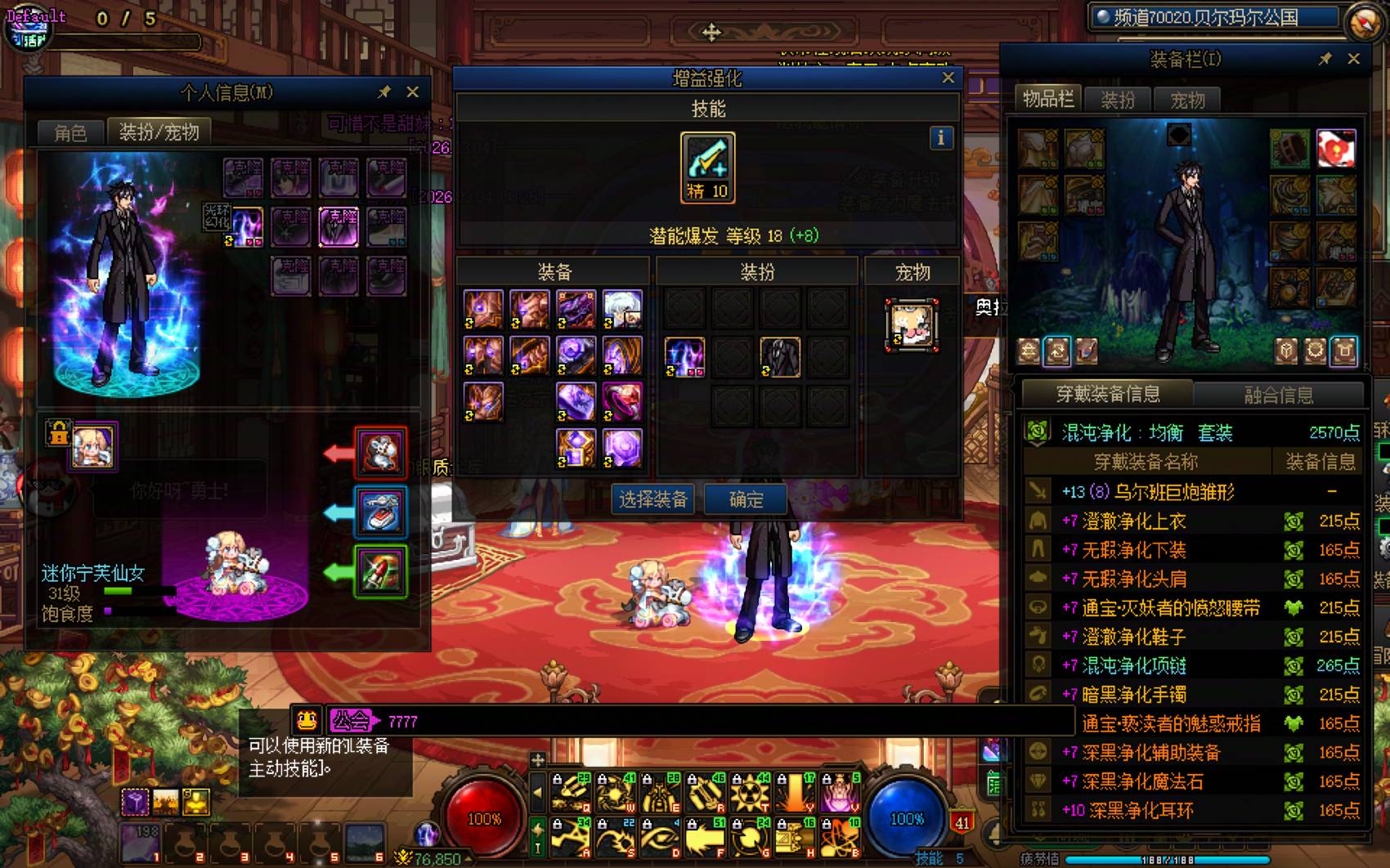This screenshot has width=1390, height=868.
Task: Show the 融合信息 tab
Action: [1278, 395]
